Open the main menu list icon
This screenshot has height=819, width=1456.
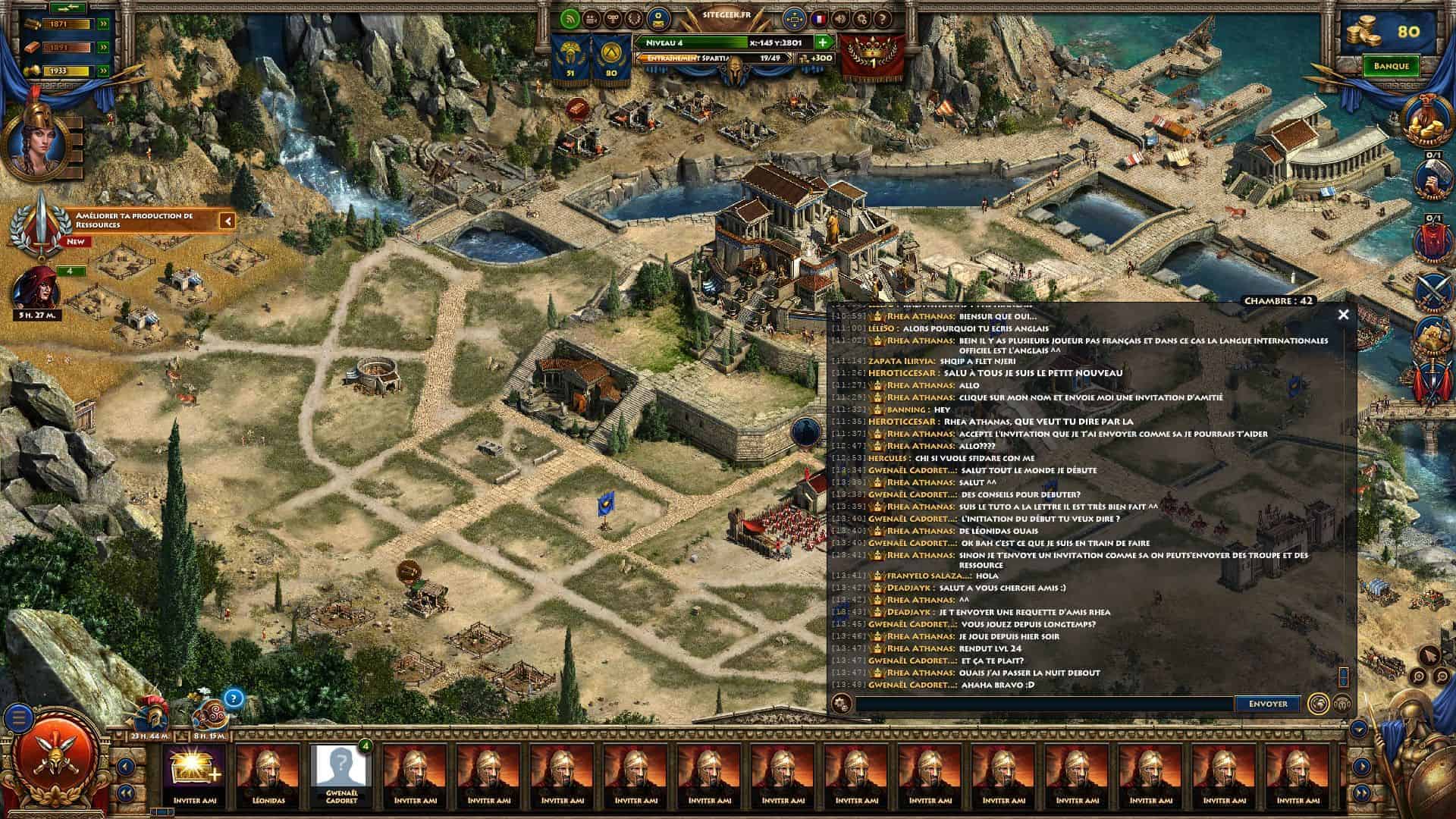coord(20,717)
